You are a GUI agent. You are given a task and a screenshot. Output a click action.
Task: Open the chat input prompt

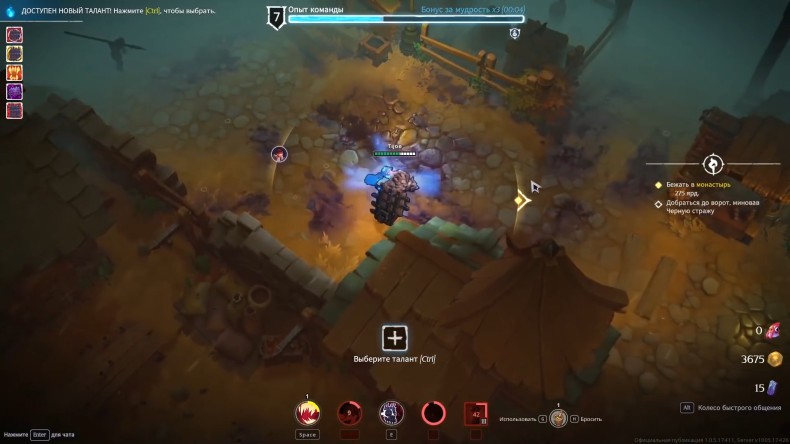click(x=40, y=435)
